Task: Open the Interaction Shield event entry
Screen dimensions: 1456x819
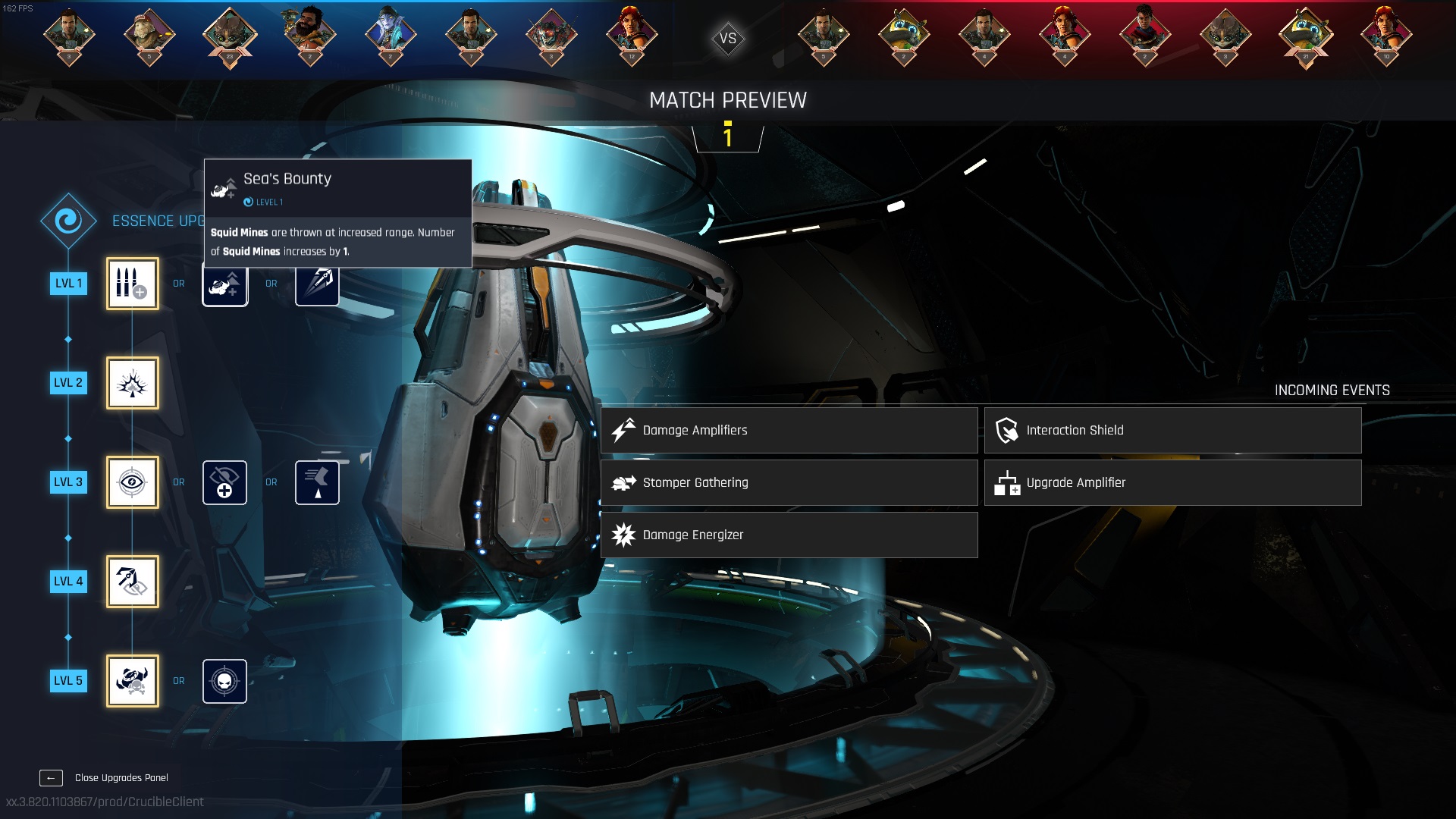Action: pos(1172,430)
